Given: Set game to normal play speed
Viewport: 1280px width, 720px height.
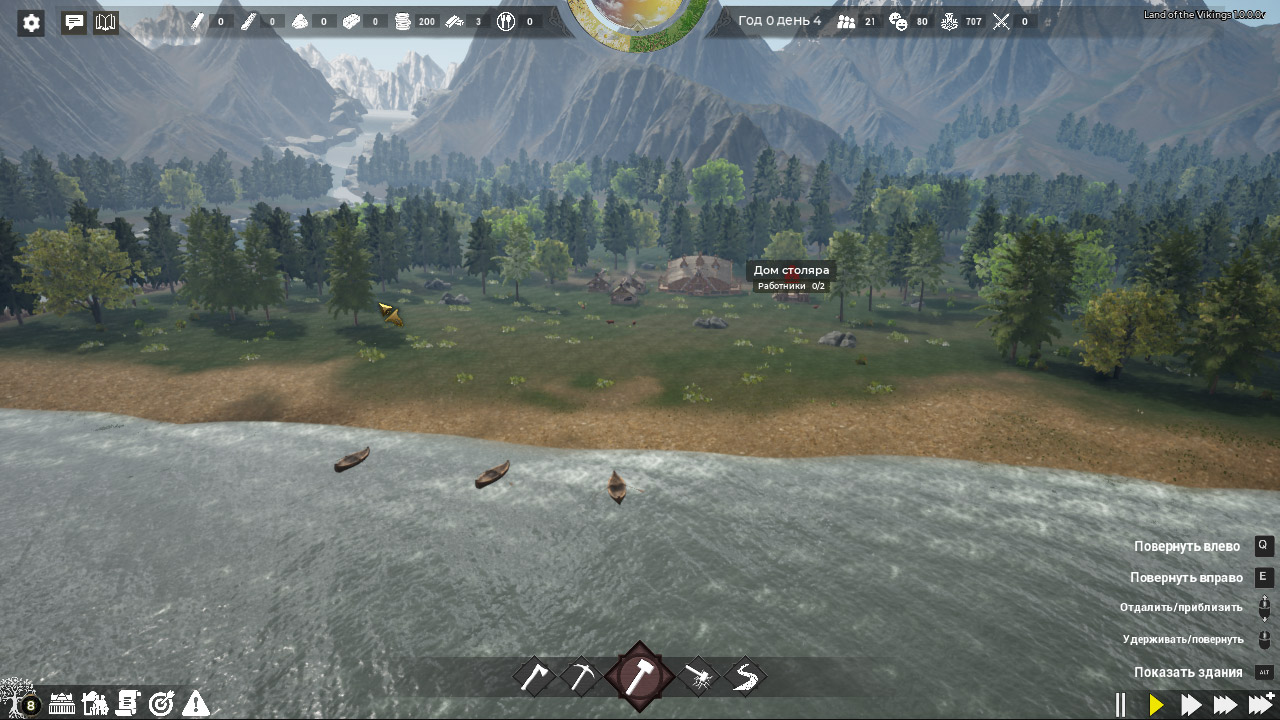Looking at the screenshot, I should [x=1157, y=705].
